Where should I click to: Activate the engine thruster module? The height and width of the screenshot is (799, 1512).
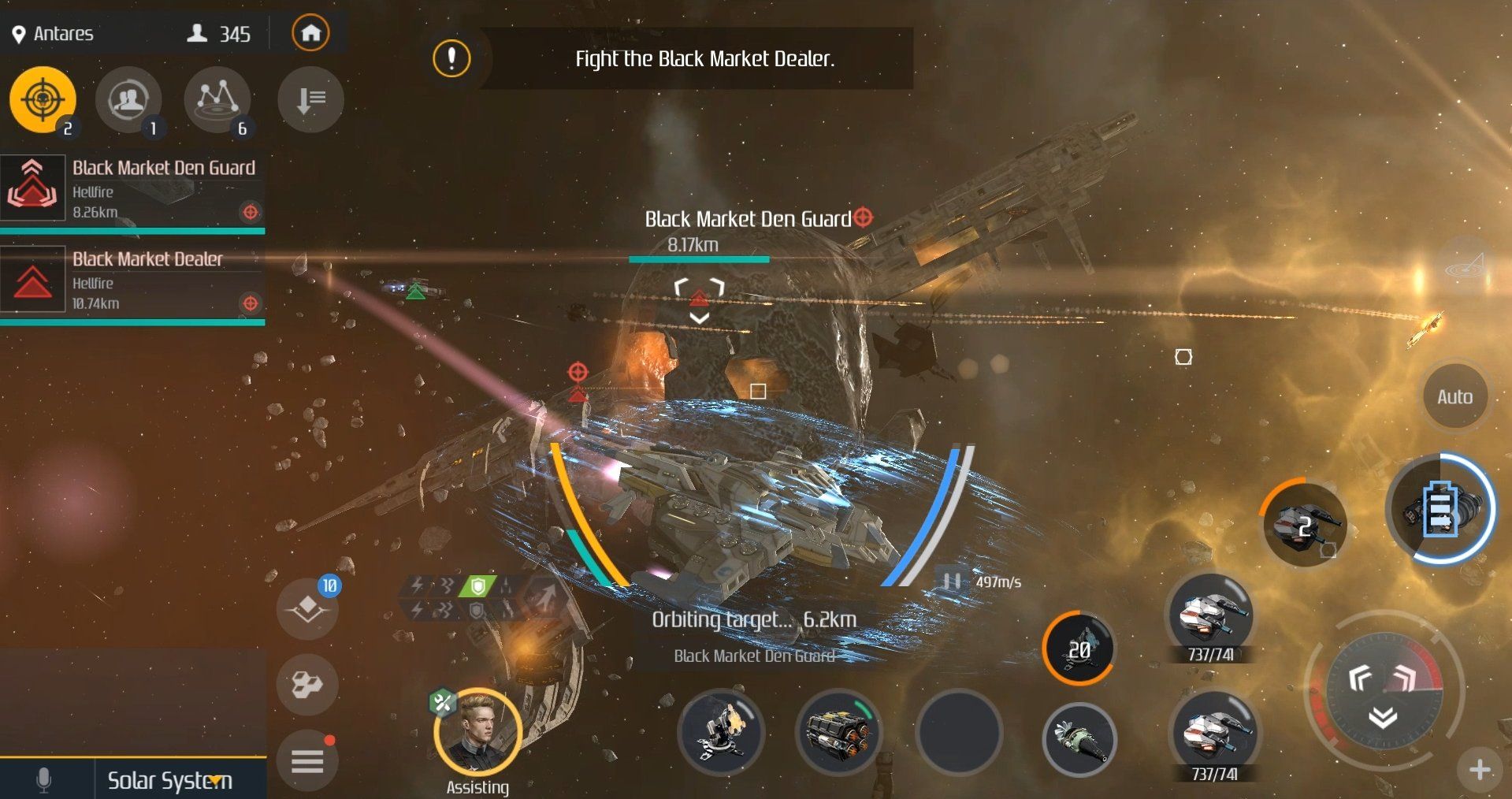coord(838,731)
